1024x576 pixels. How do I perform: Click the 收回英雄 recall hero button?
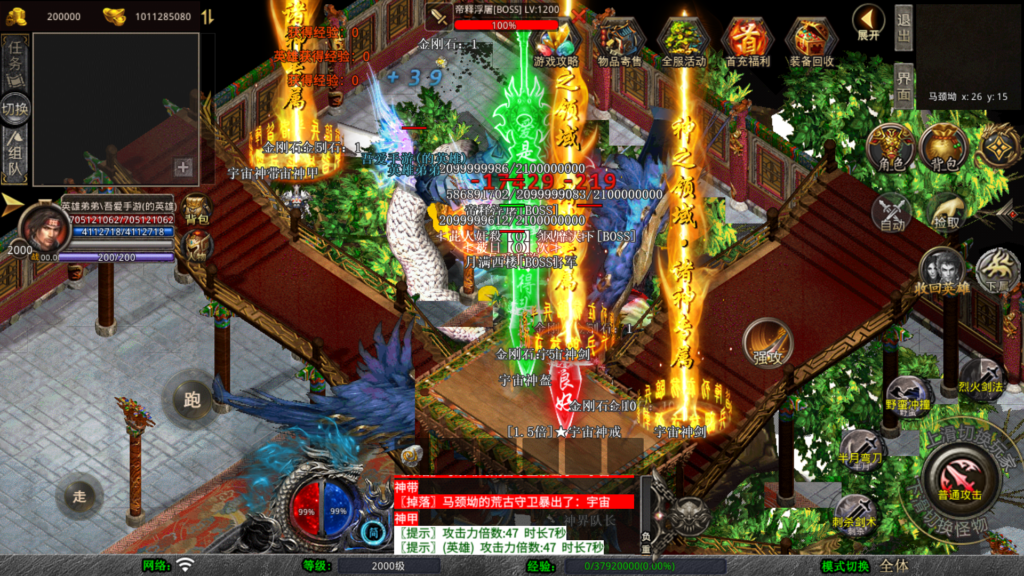pos(942,272)
